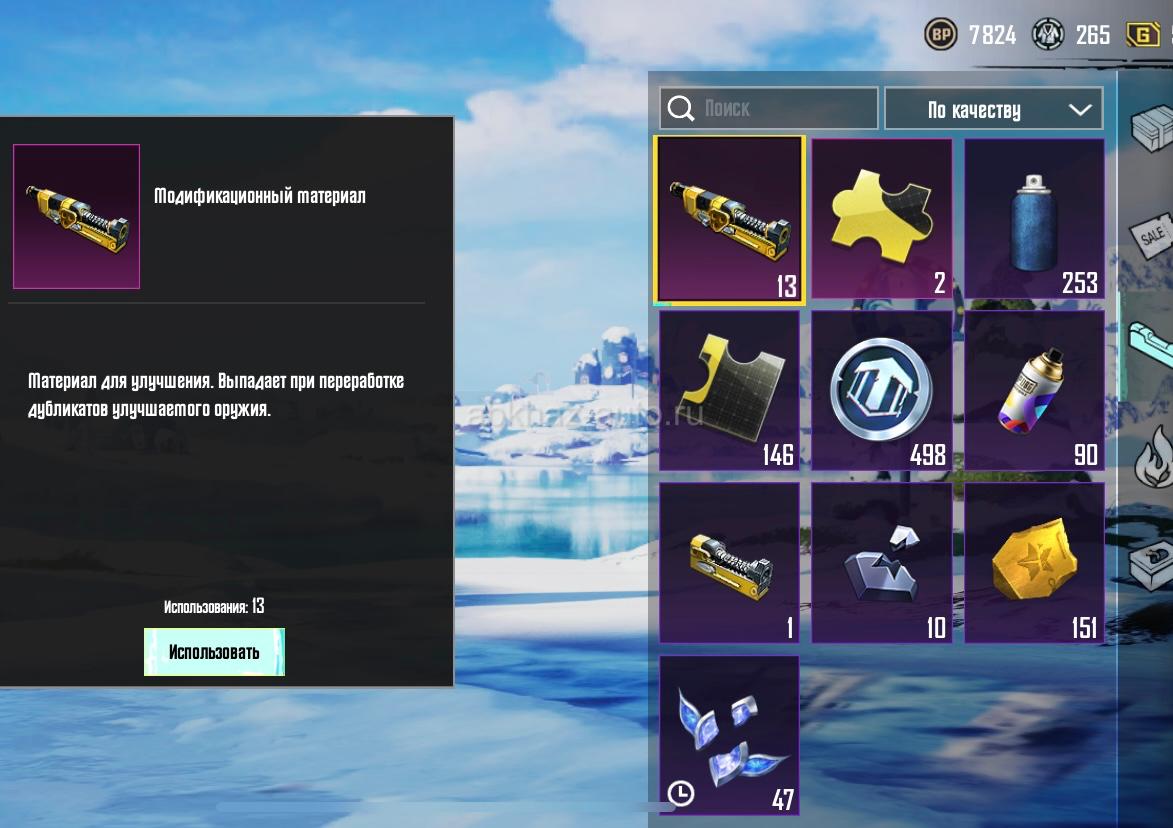Open the Поиск search field
The width and height of the screenshot is (1173, 828).
pyautogui.click(x=768, y=108)
